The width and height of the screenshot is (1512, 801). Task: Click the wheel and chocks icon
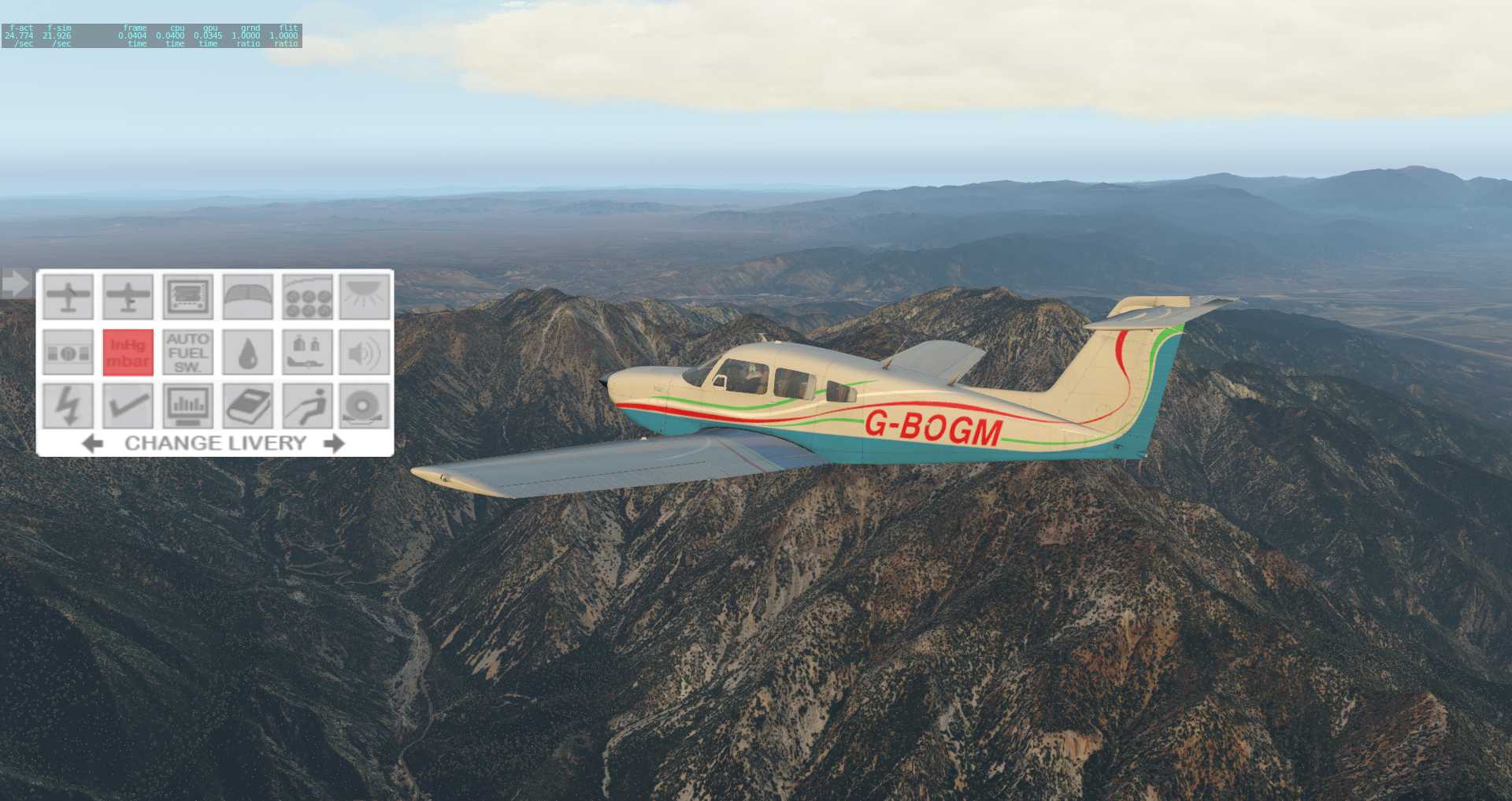[x=365, y=406]
